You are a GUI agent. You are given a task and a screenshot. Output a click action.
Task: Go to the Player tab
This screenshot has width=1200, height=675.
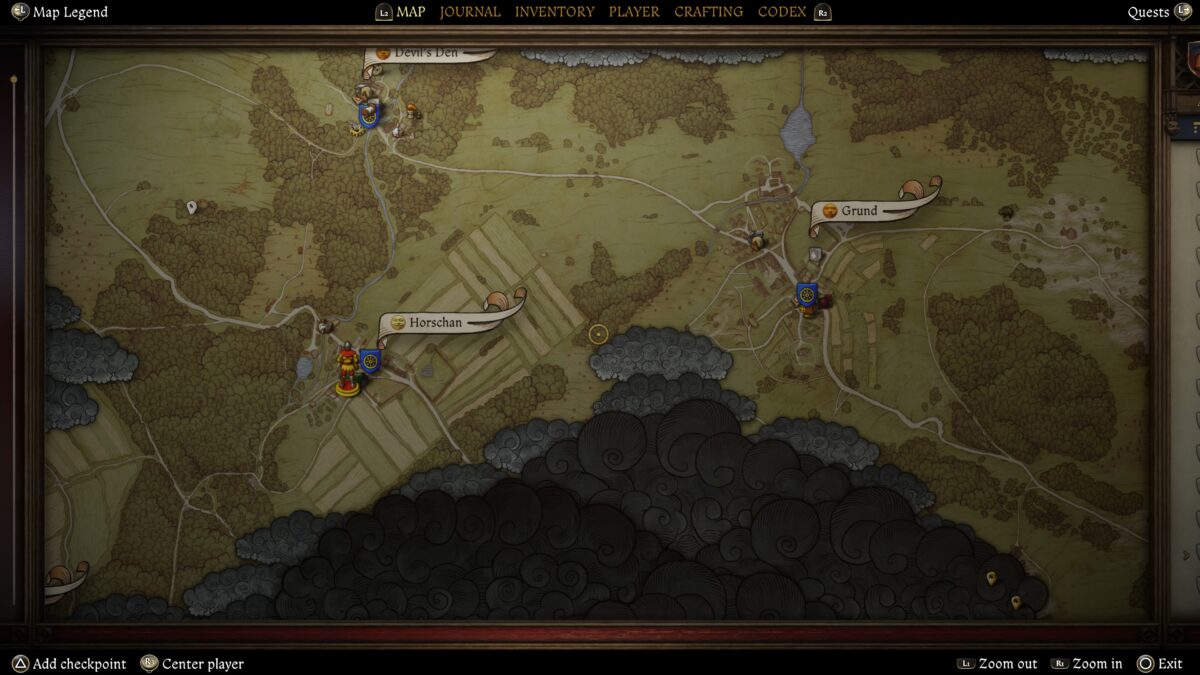[634, 12]
